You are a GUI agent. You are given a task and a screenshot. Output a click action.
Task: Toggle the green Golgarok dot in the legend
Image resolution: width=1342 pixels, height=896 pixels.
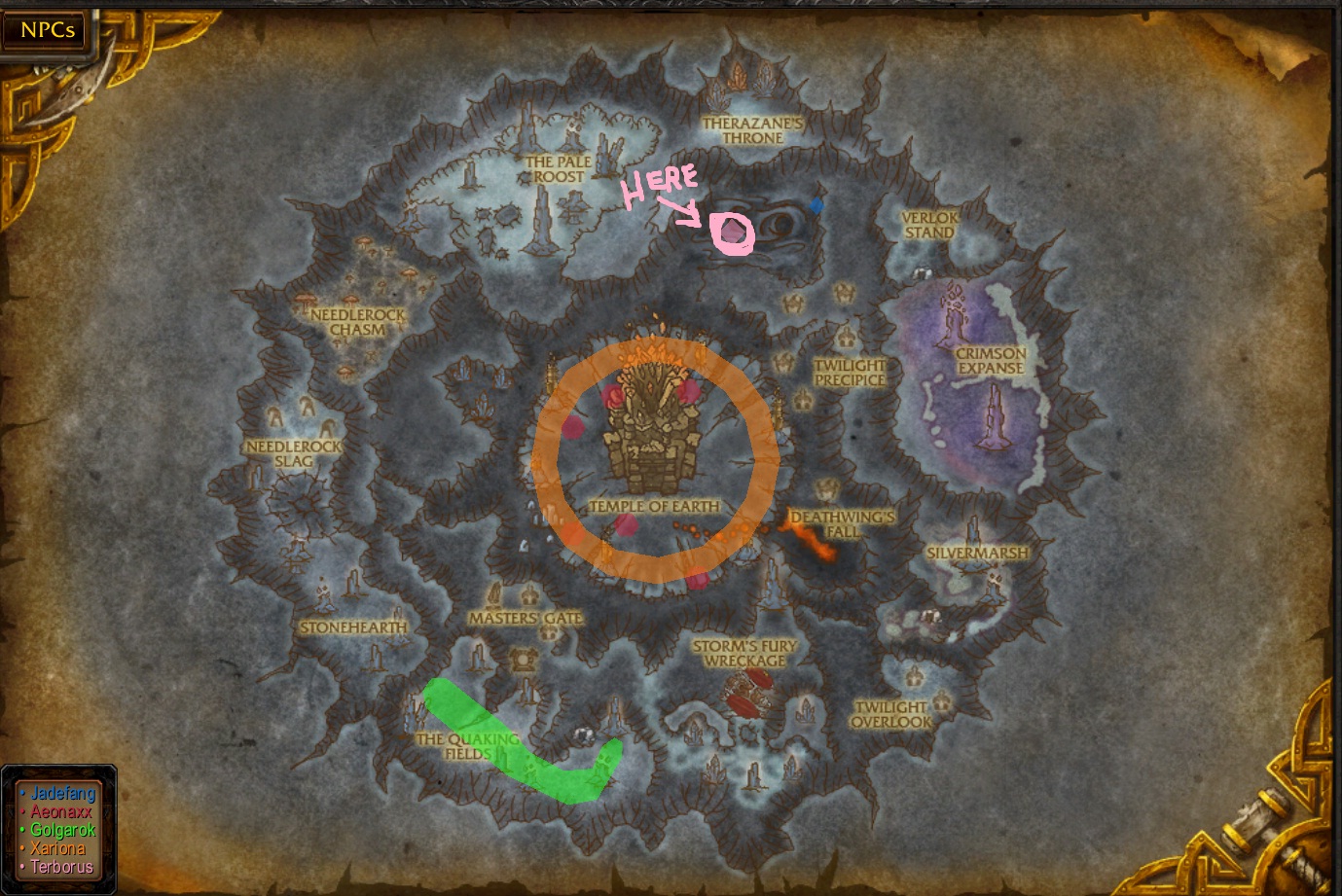[22, 829]
